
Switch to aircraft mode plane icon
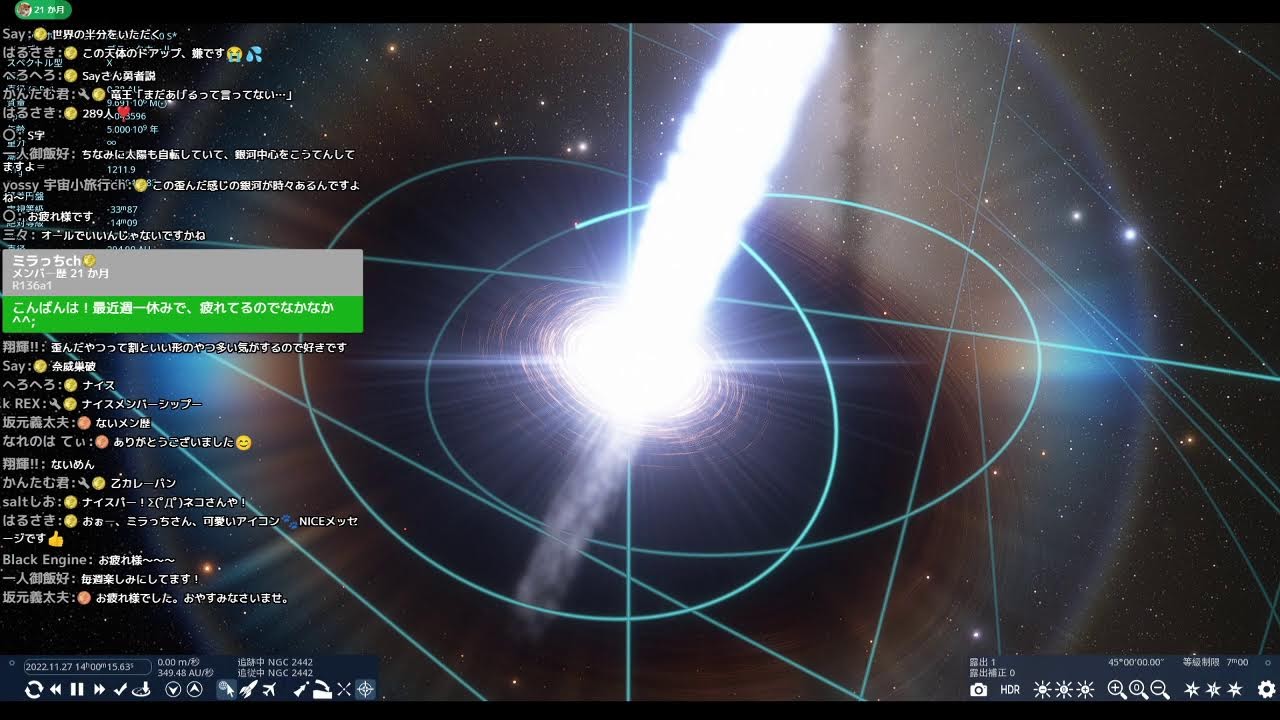click(x=269, y=689)
